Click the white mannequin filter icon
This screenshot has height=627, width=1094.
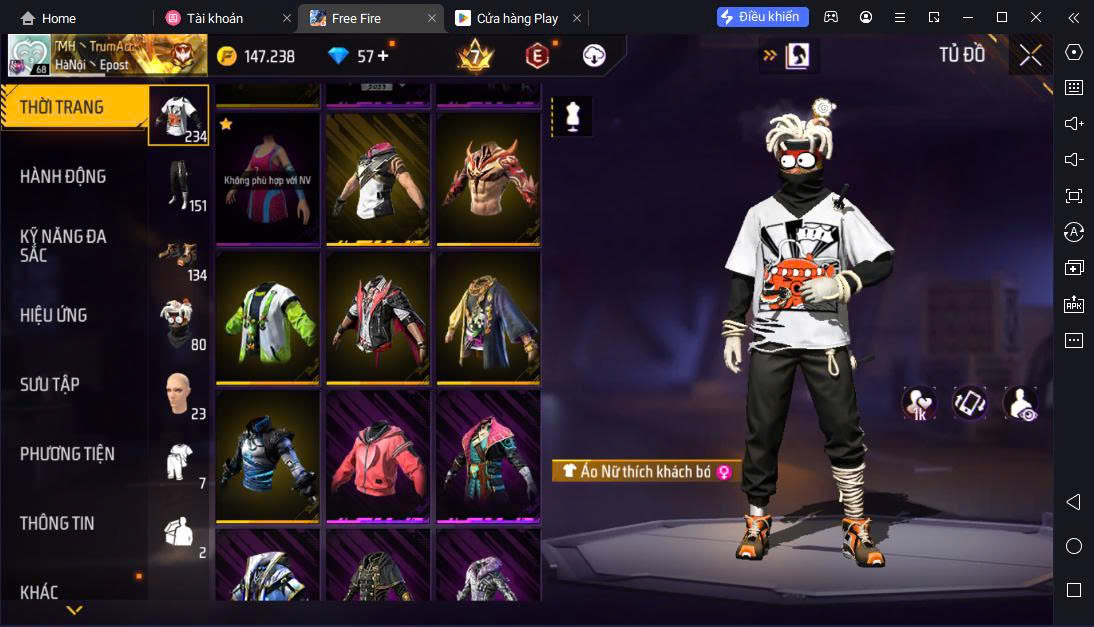572,116
